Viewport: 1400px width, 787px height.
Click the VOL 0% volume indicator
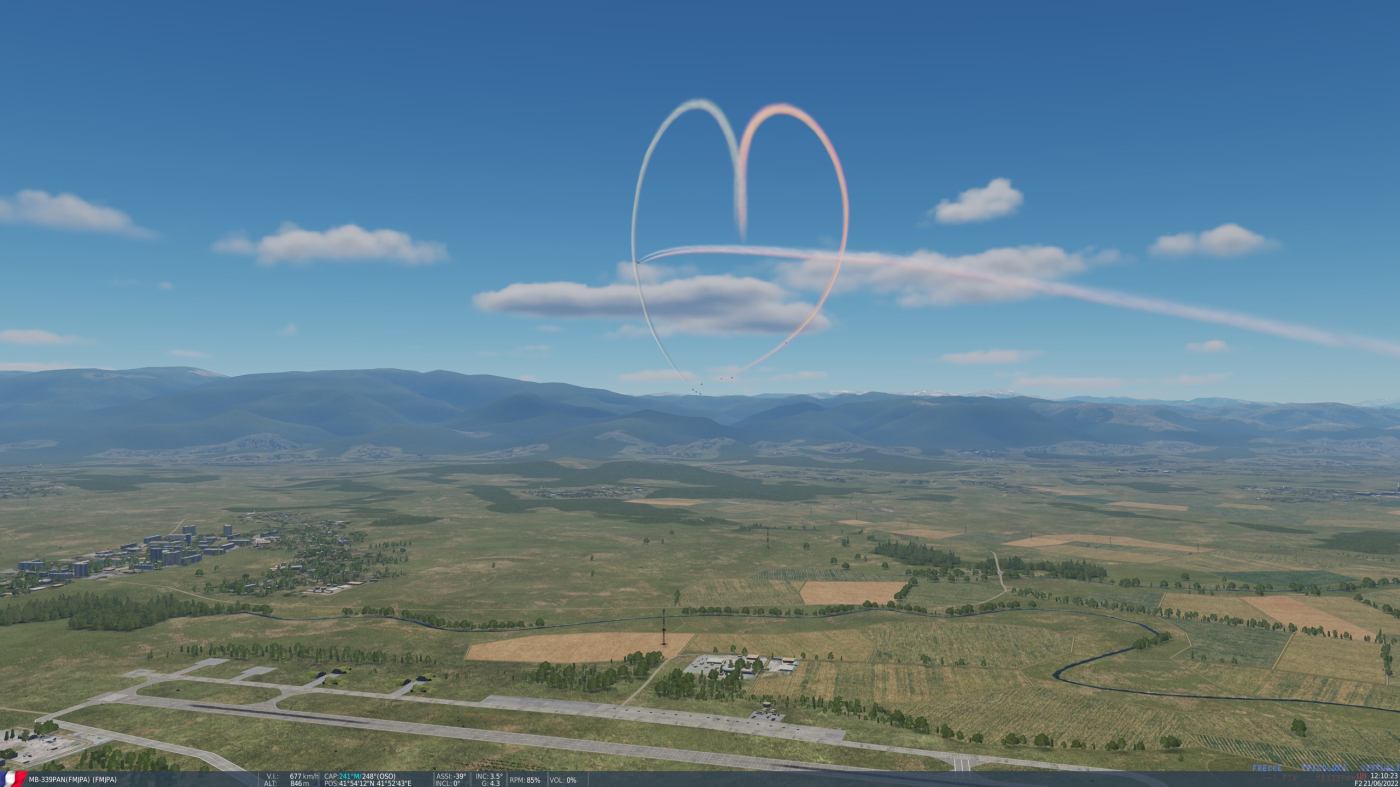click(x=562, y=780)
